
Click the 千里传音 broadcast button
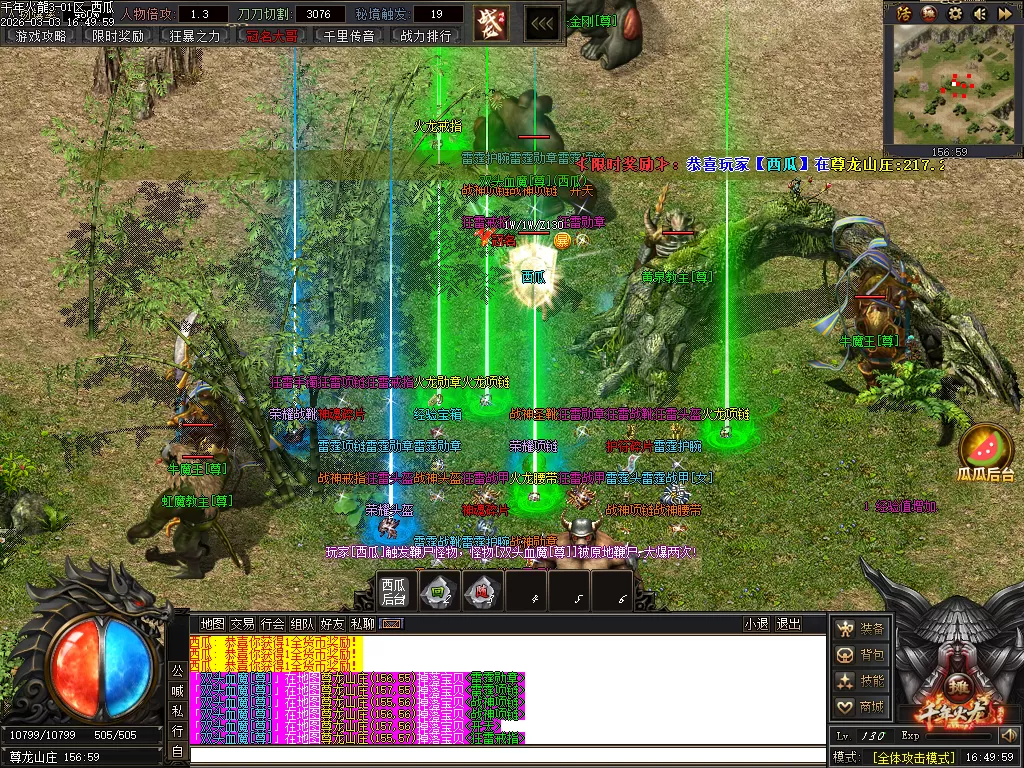tap(349, 36)
